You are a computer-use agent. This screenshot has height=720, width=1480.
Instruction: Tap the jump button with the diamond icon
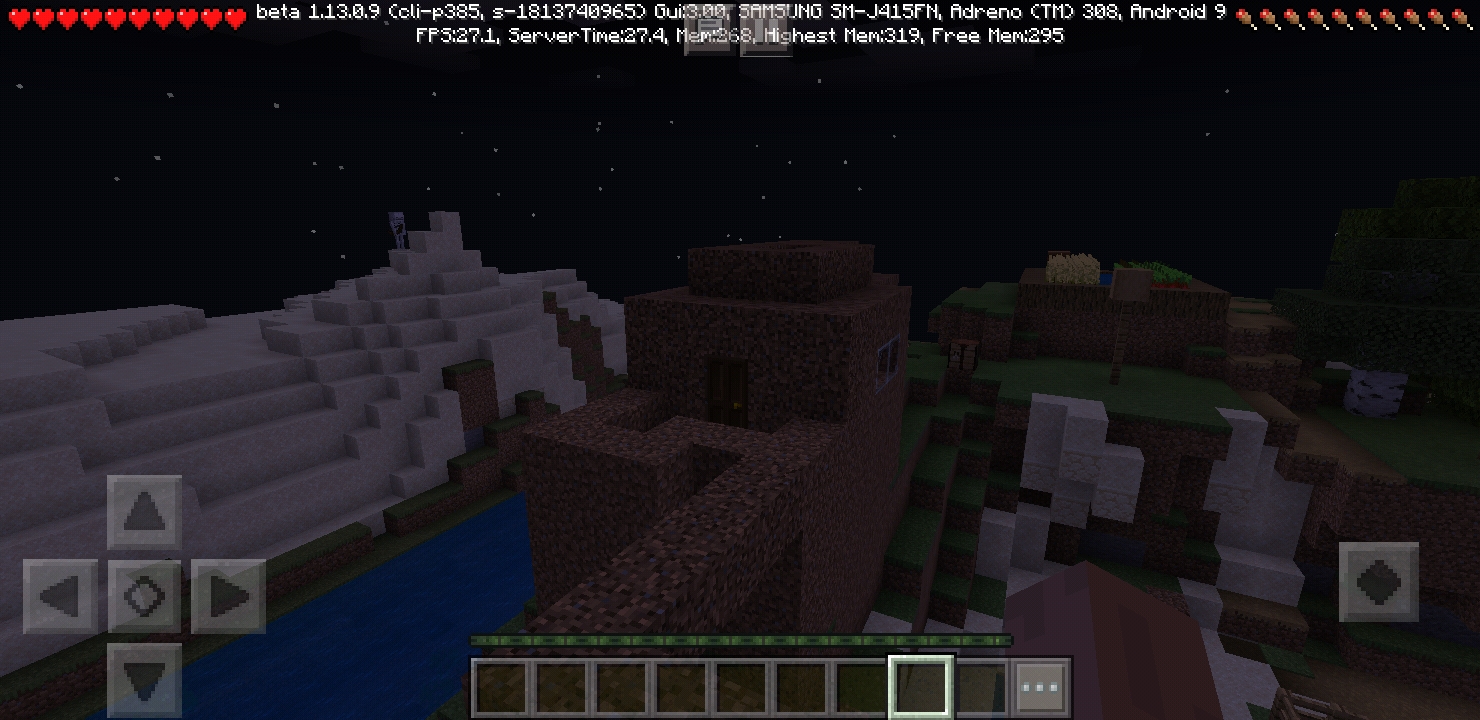(x=1379, y=582)
